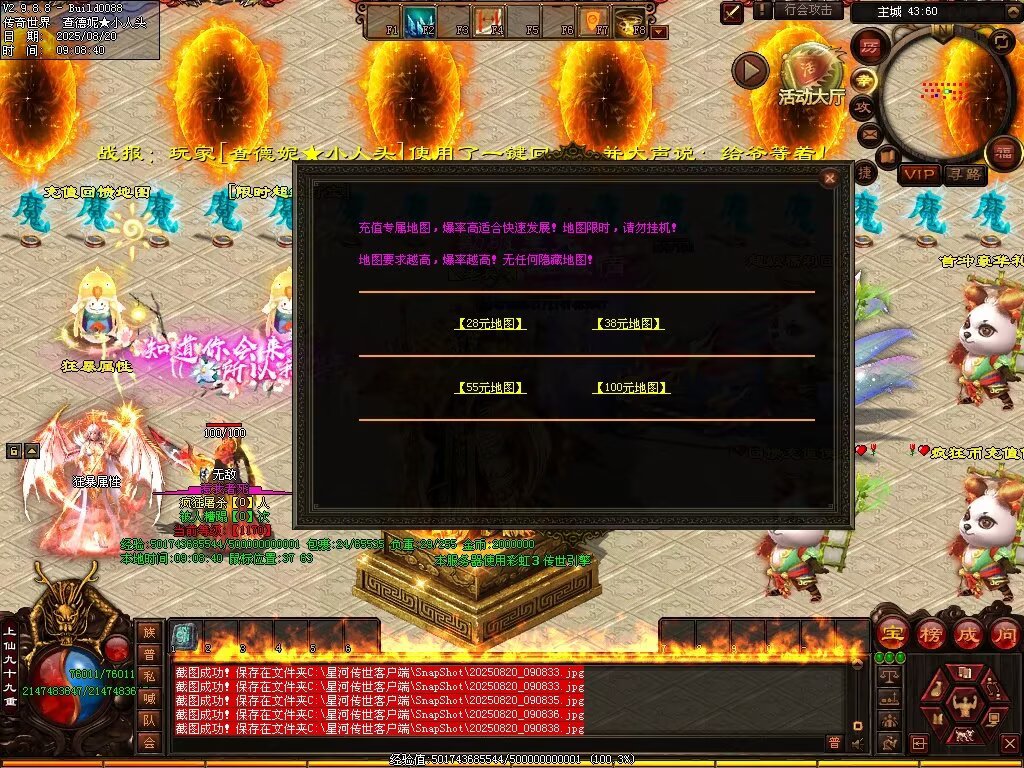Choose the 28元地图 option

[x=490, y=324]
